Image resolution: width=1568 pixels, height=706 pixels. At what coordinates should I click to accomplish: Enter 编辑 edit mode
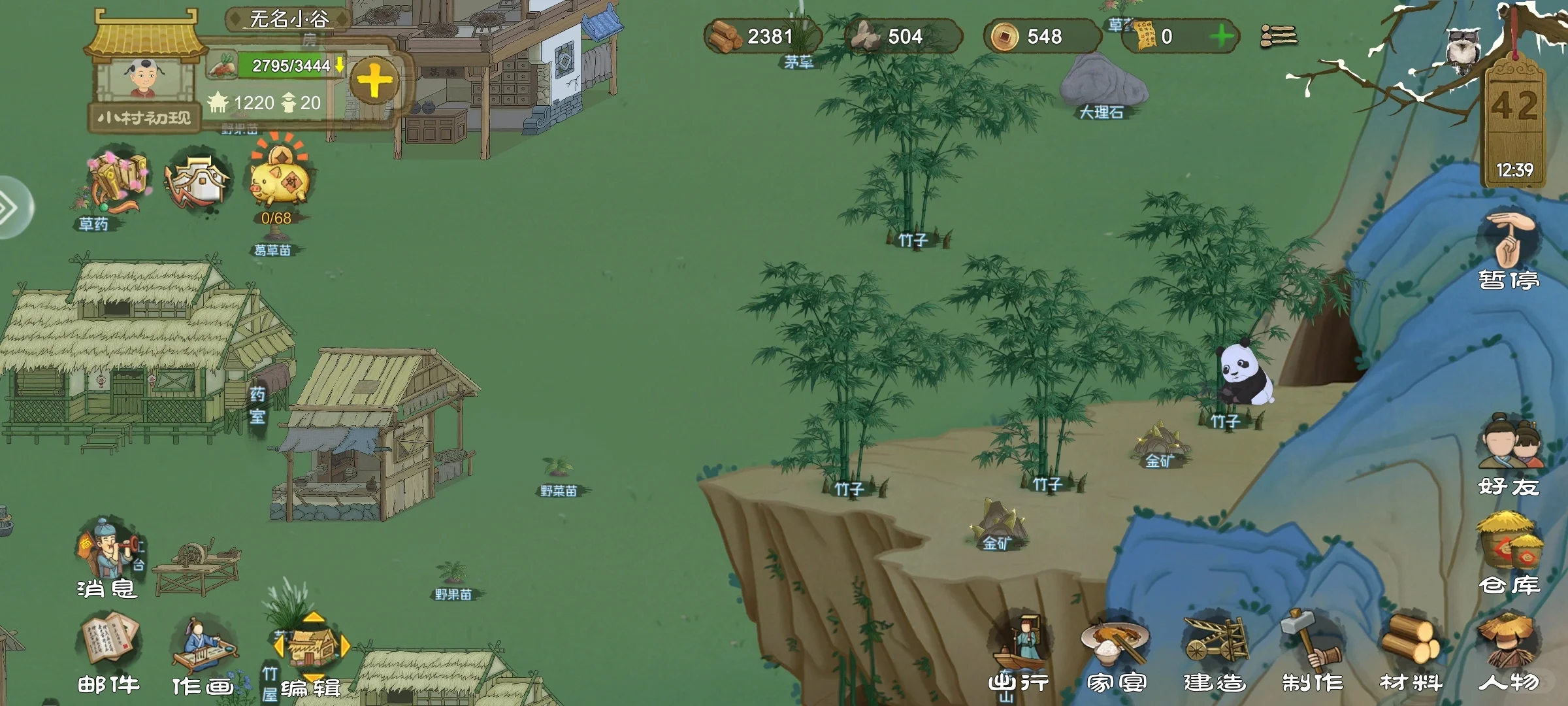[x=312, y=654]
